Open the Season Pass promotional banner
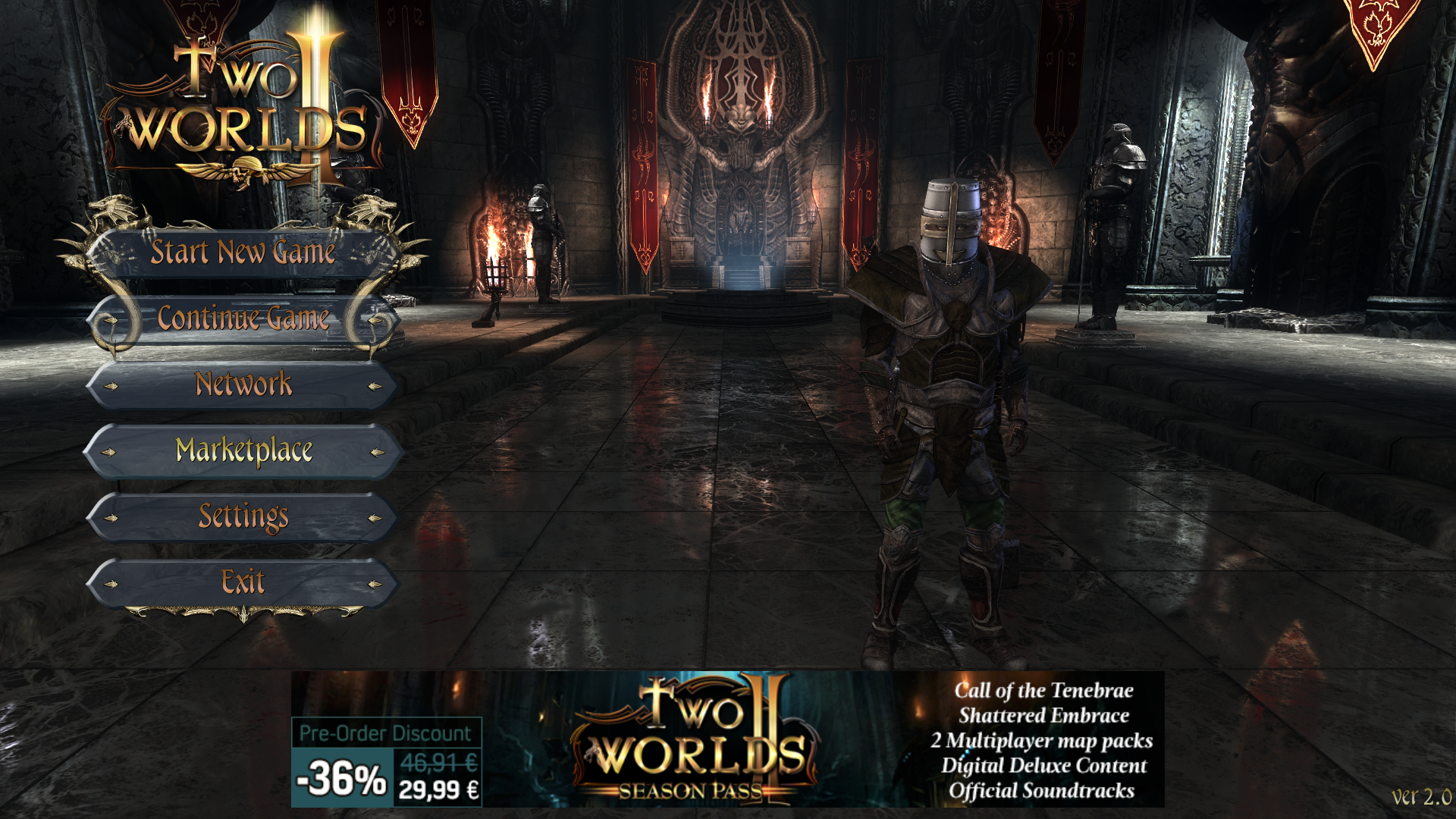 [x=727, y=739]
